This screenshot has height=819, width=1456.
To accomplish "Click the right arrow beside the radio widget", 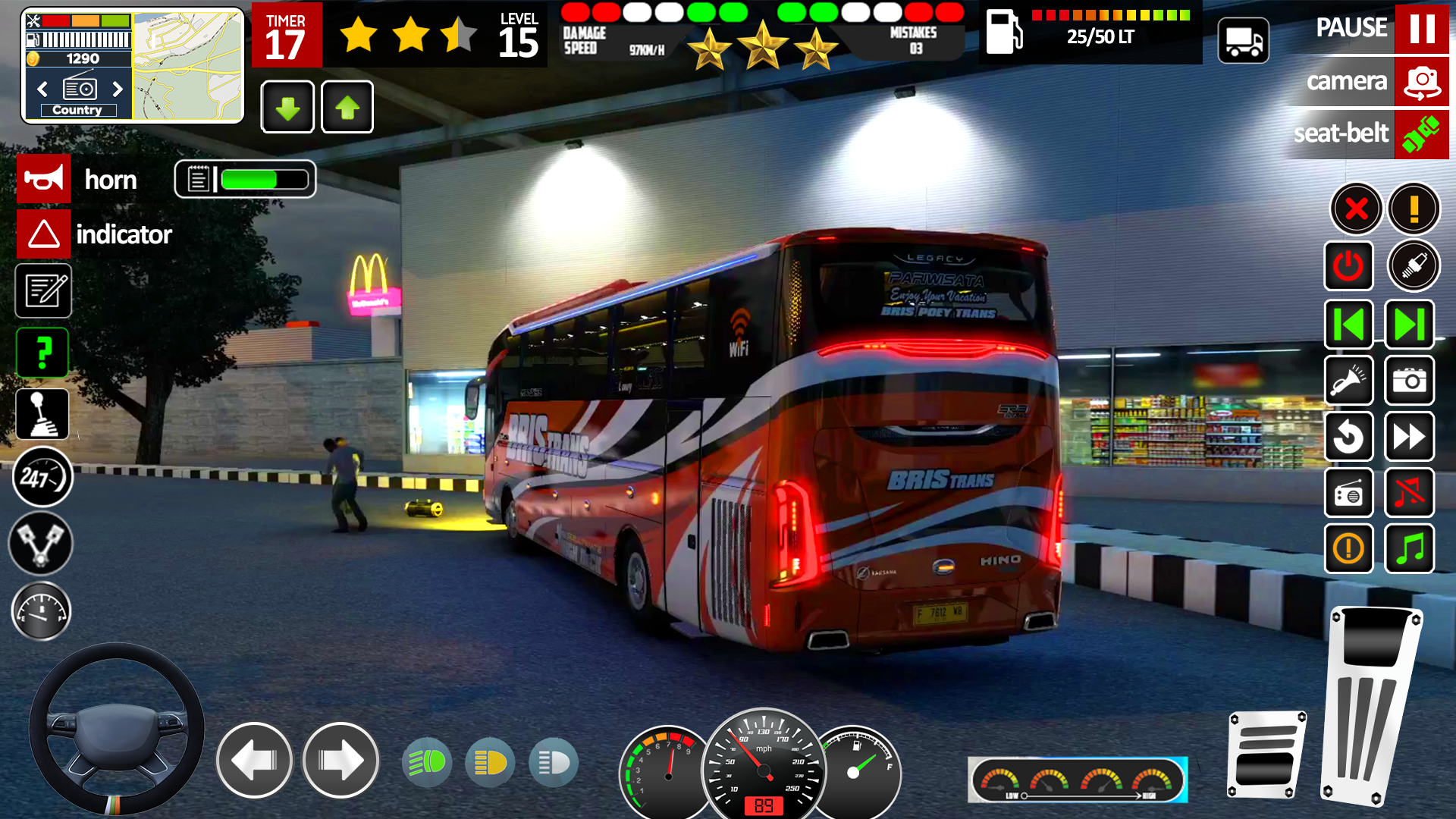I will click(x=118, y=89).
